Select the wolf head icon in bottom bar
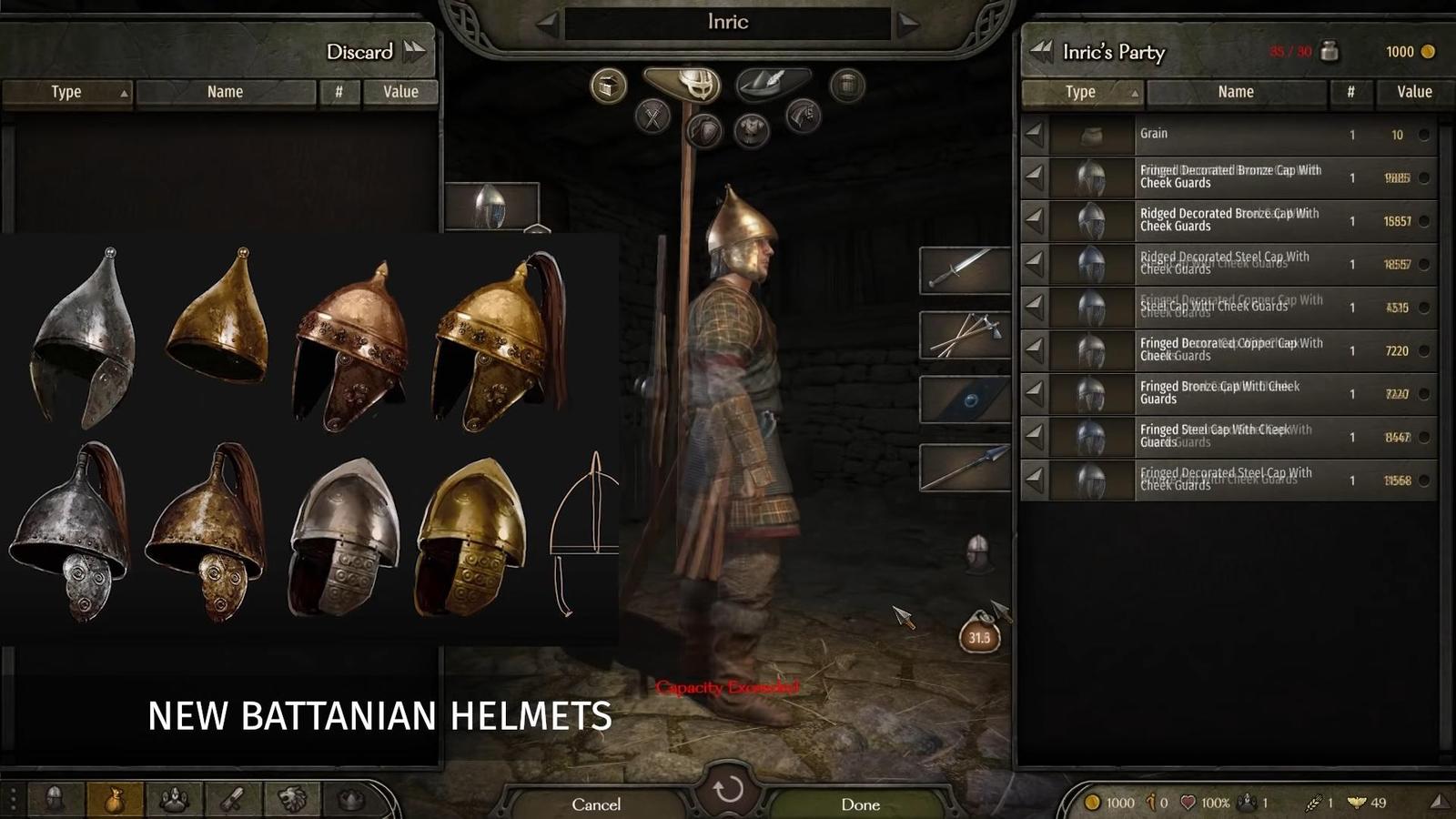 292,799
